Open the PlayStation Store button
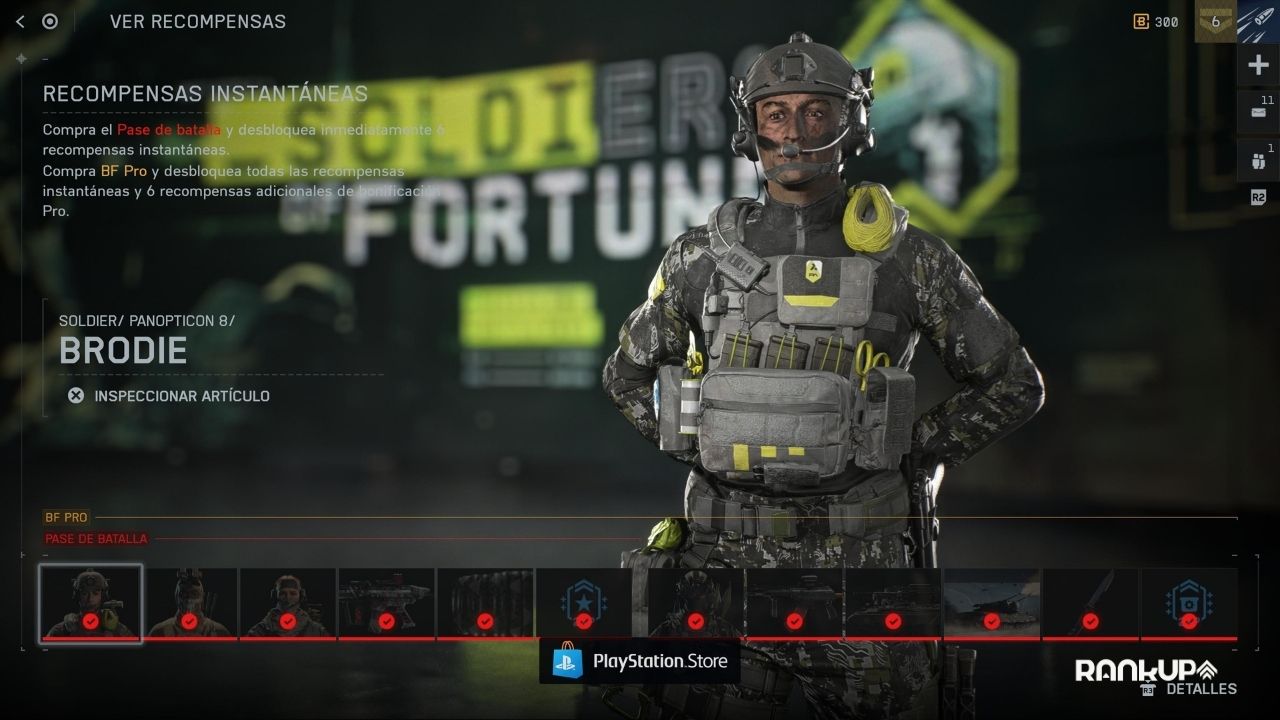This screenshot has height=720, width=1280. (640, 661)
